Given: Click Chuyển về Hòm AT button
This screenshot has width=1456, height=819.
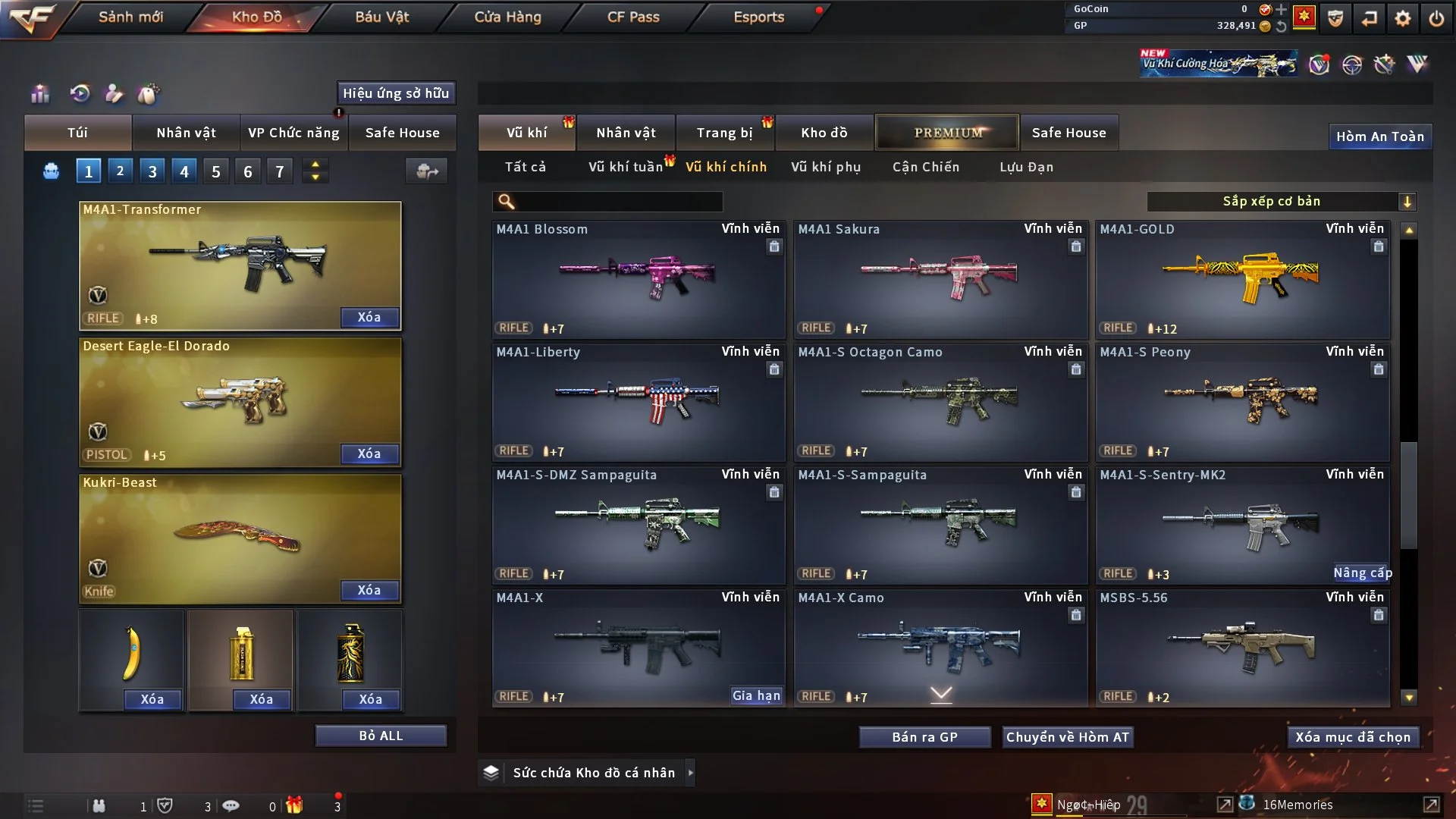Looking at the screenshot, I should click(1067, 737).
